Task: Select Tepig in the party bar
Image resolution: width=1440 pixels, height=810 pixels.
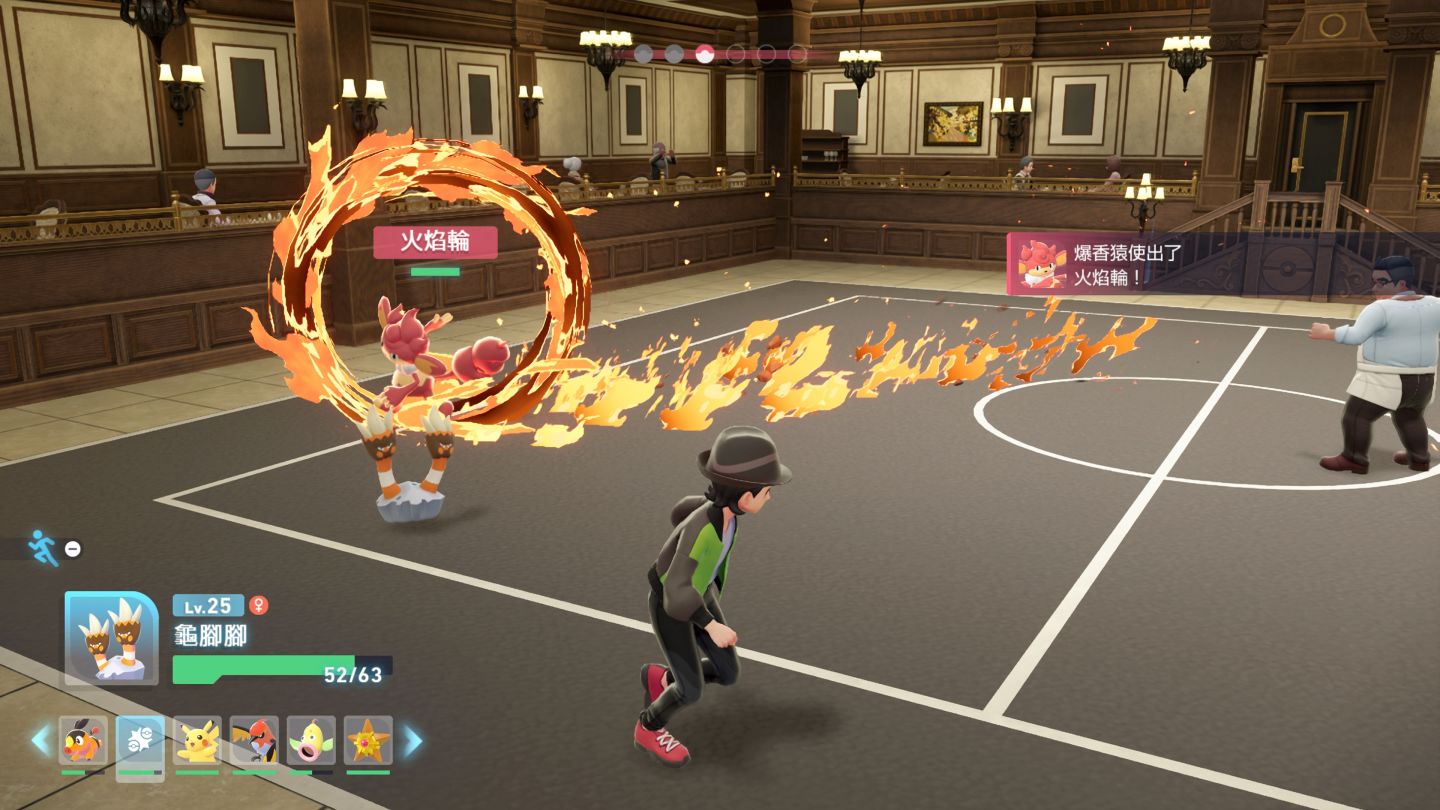Action: (x=83, y=740)
